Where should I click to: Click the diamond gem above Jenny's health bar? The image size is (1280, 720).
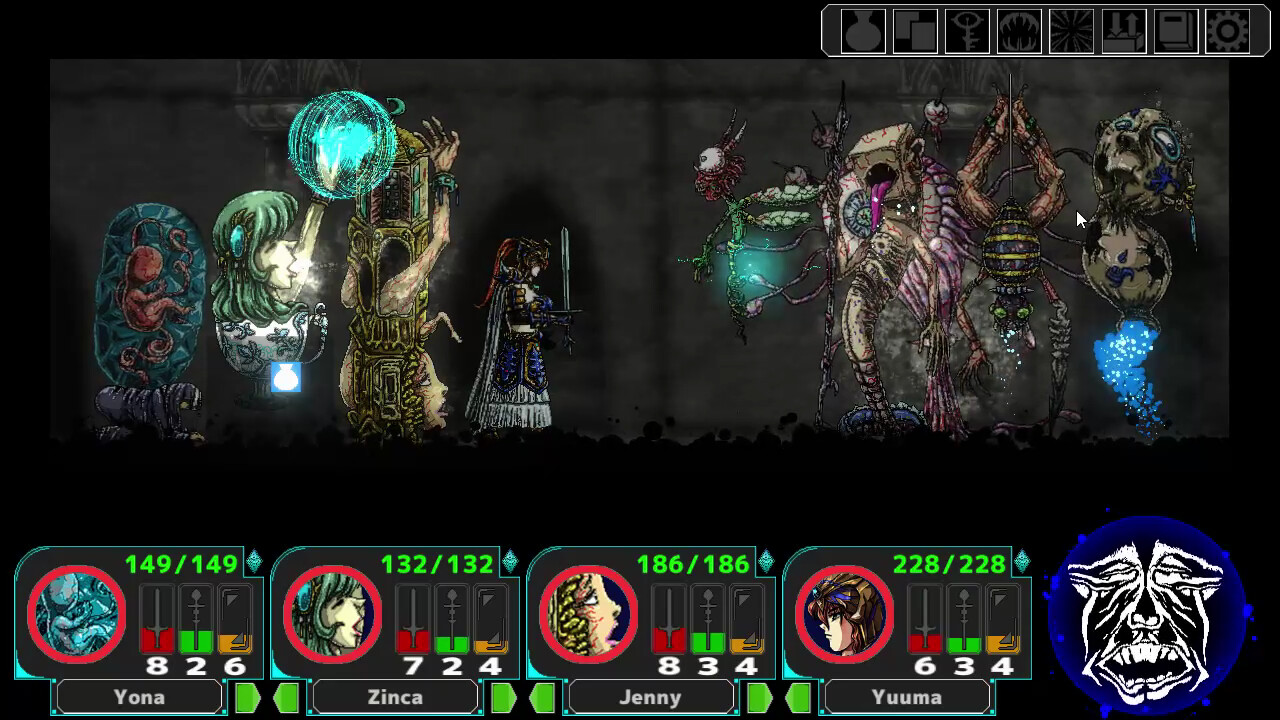point(765,563)
